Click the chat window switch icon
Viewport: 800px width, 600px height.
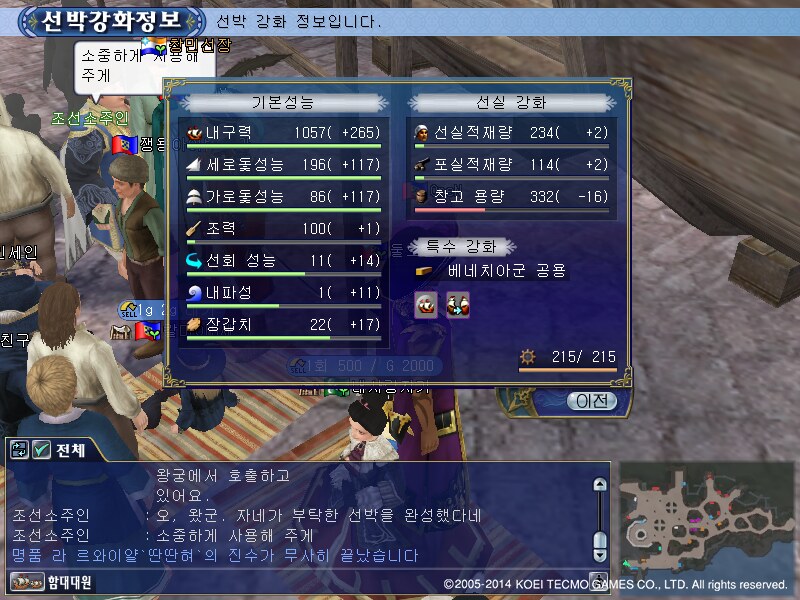[20, 450]
